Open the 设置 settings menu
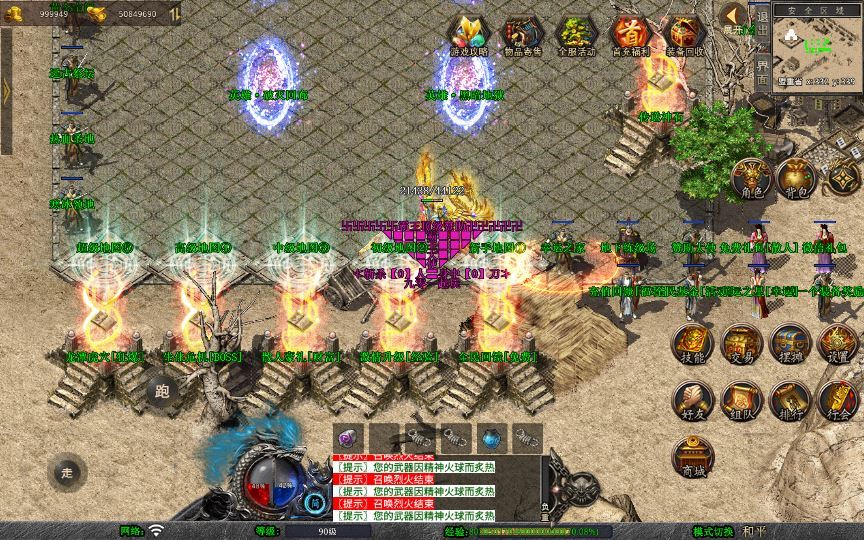Screen dimensions: 864x540 tap(837, 343)
